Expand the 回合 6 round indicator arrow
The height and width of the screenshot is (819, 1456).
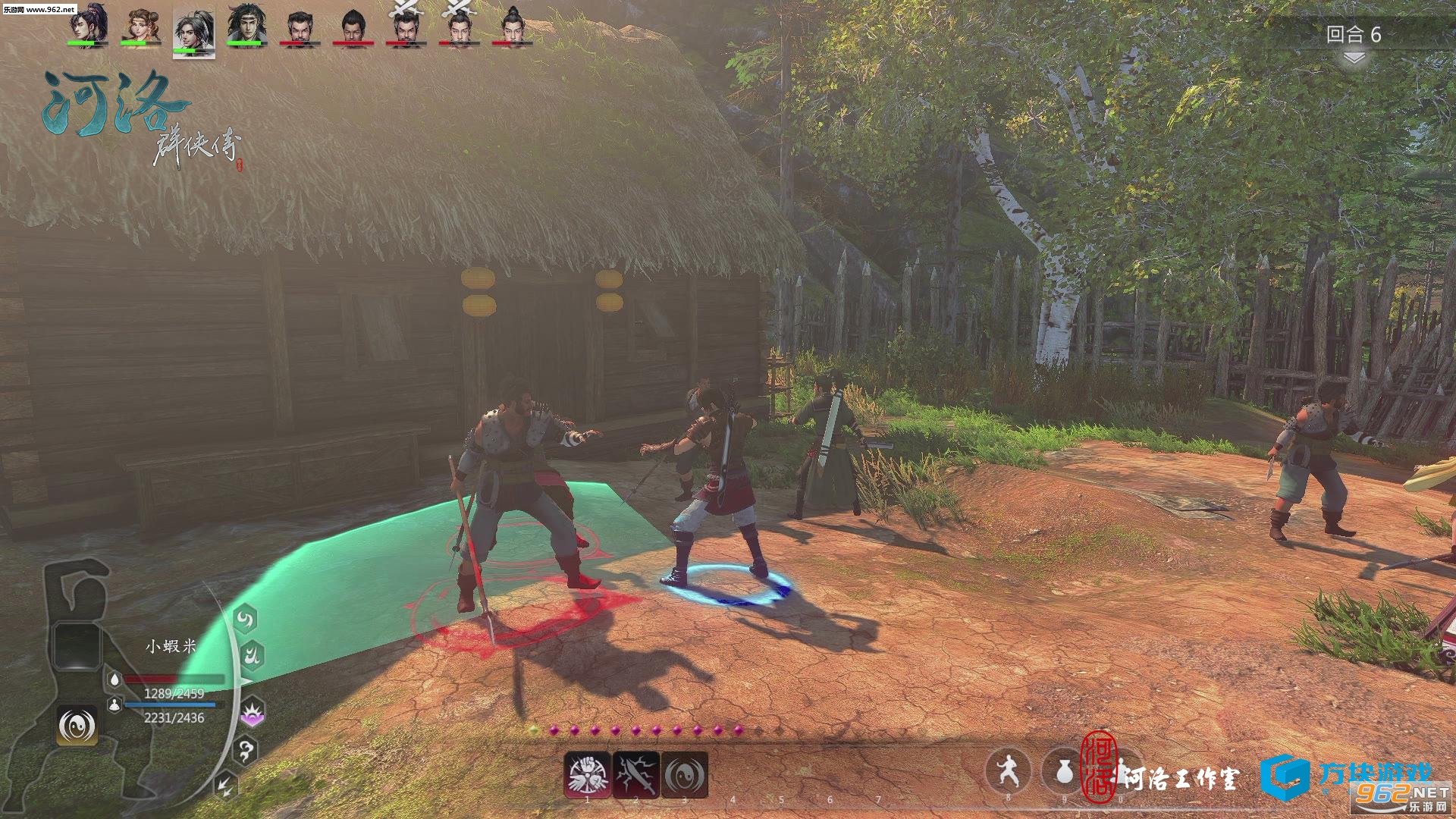[1354, 58]
